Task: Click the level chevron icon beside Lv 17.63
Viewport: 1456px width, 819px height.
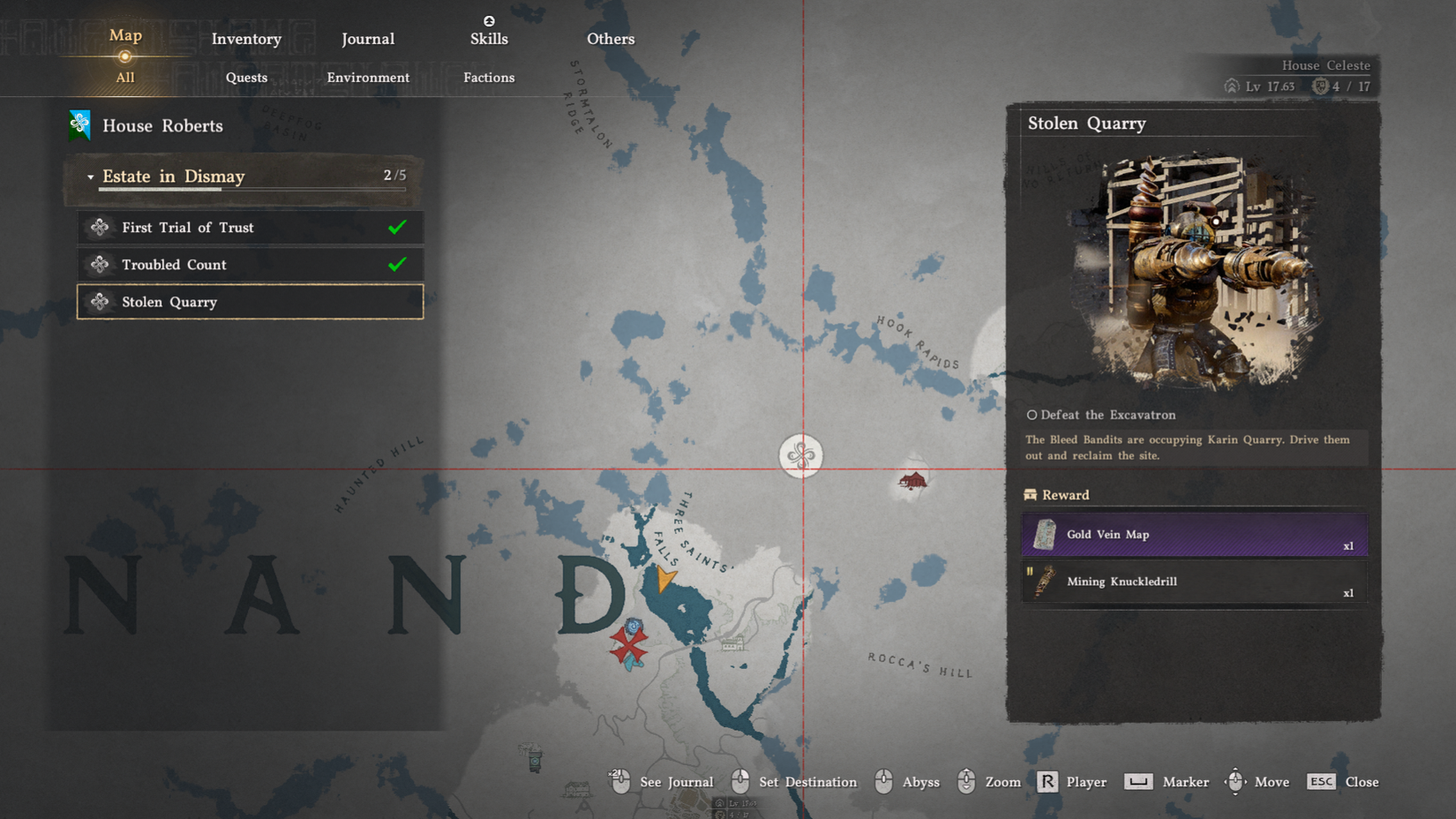Action: [1231, 87]
